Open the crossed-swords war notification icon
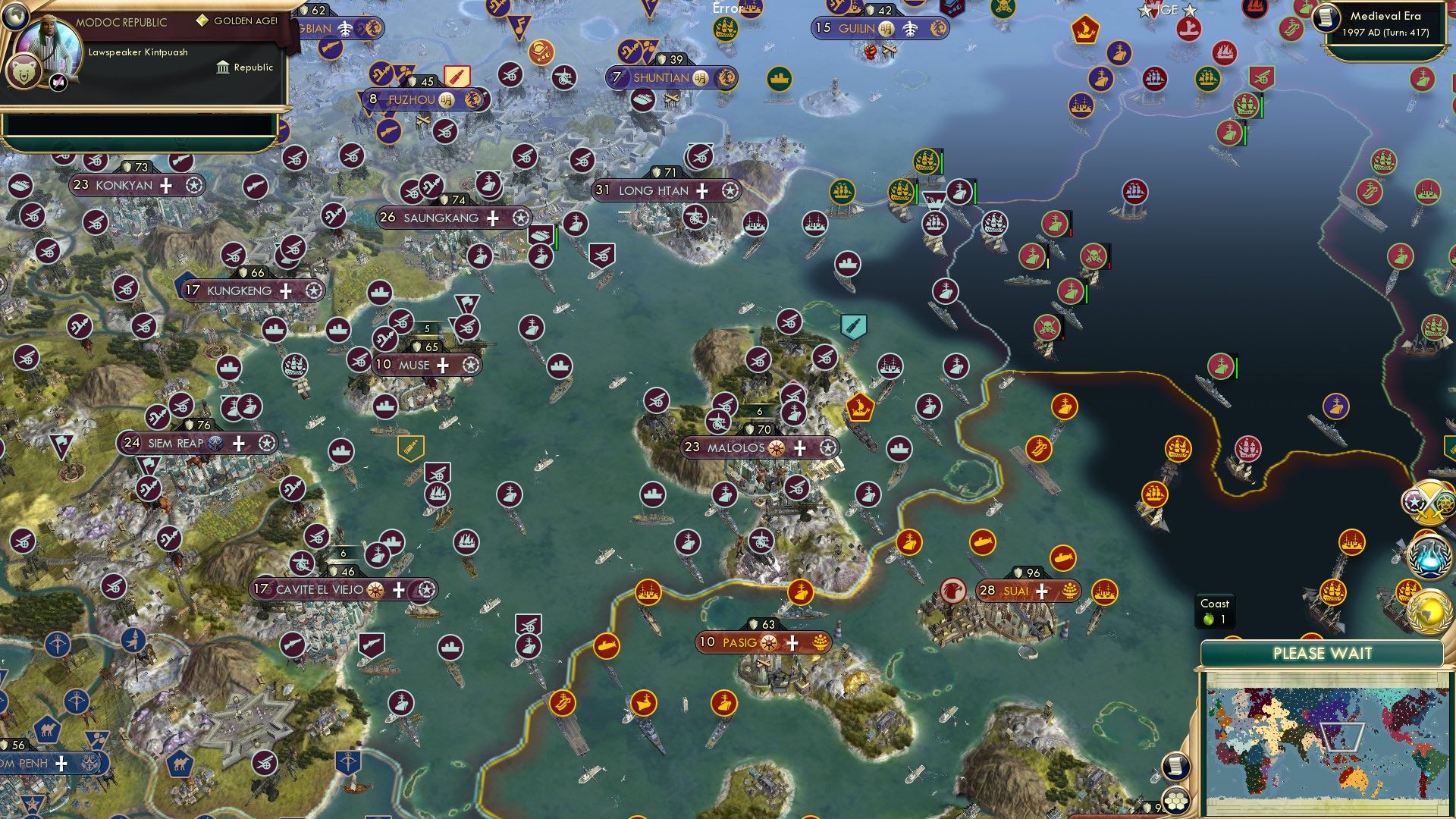Image resolution: width=1456 pixels, height=819 pixels. [1426, 501]
